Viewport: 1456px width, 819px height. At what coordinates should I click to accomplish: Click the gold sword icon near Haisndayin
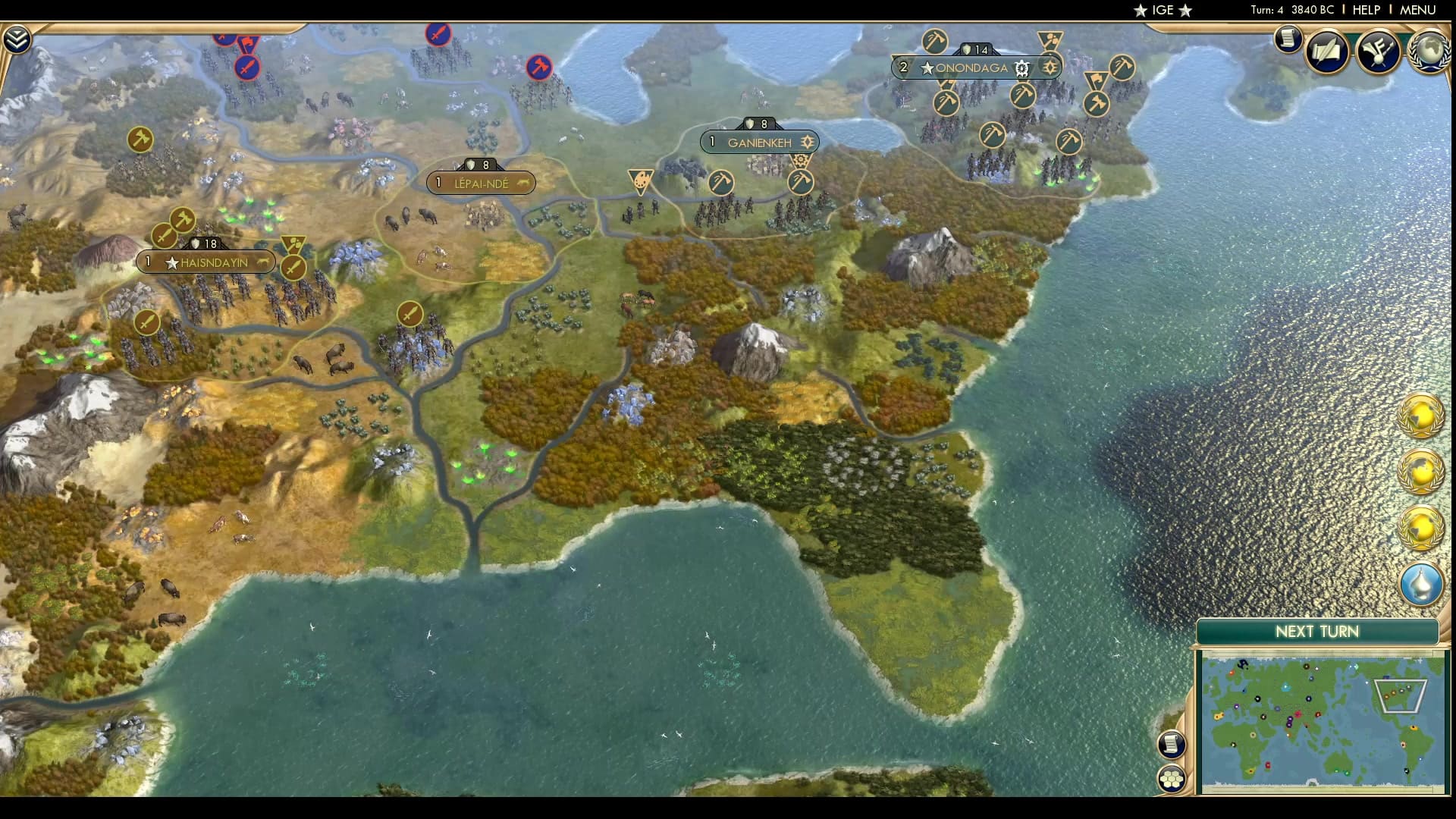(295, 269)
